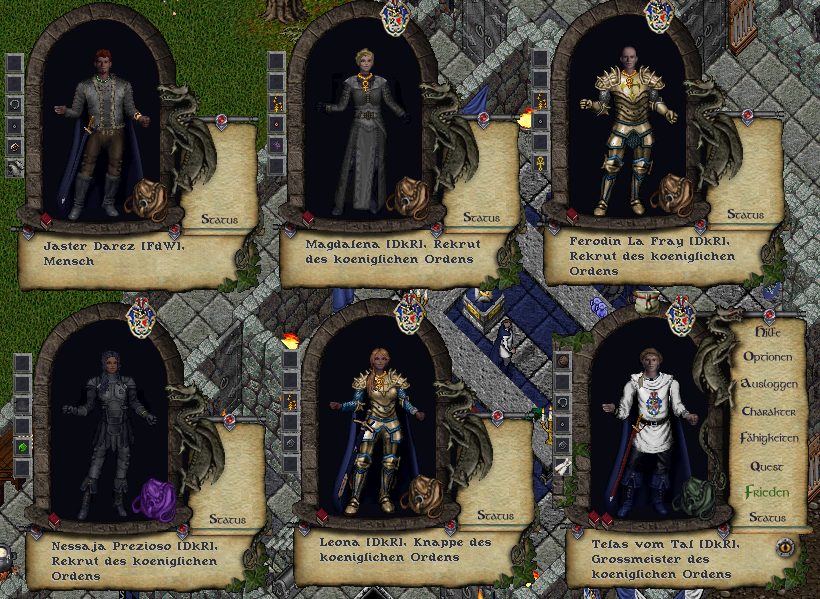Open Ferodin La Fray's backpack

pyautogui.click(x=670, y=194)
